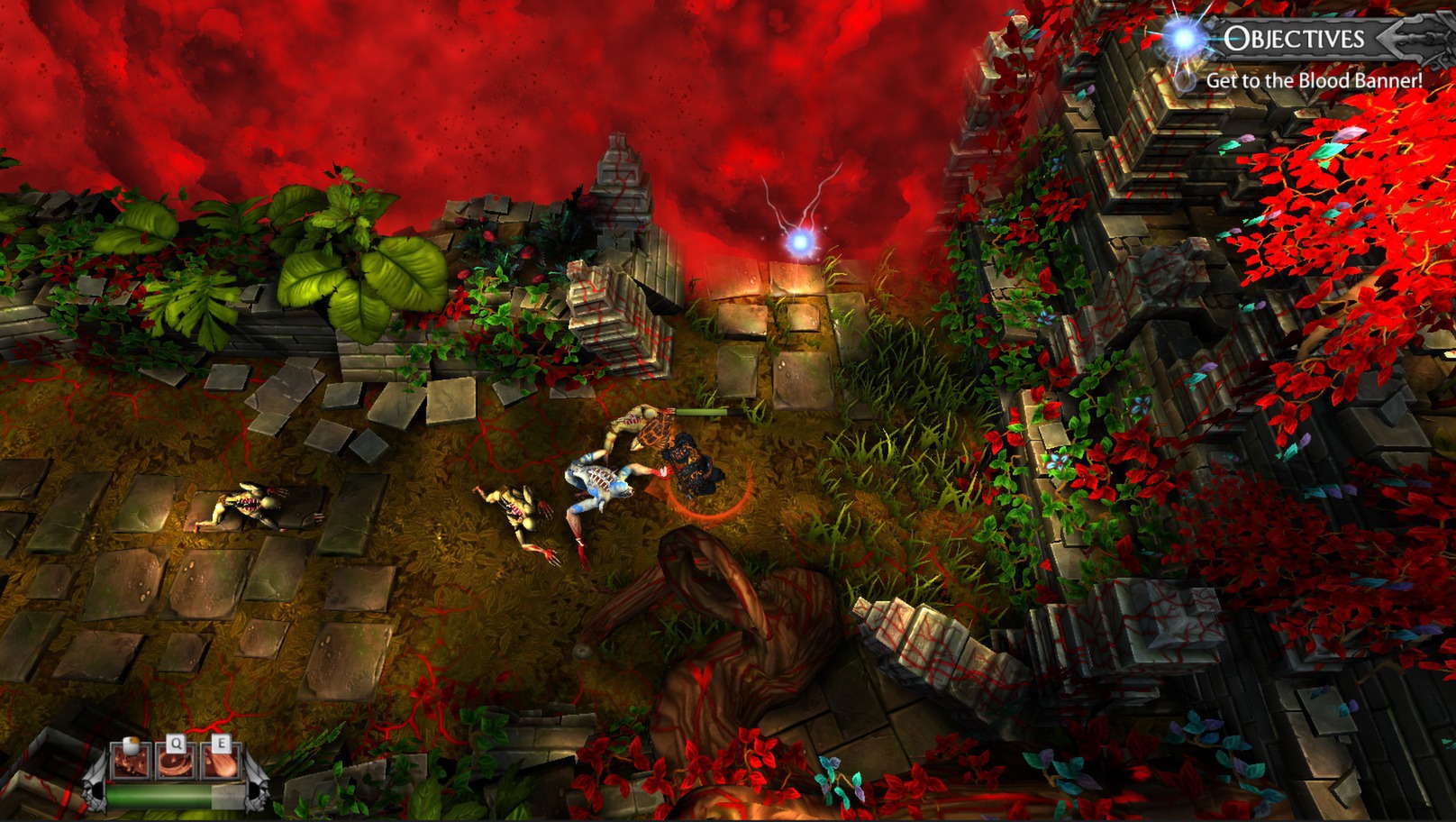1456x822 pixels.
Task: Click the glowing orb floating in the courtyard
Action: click(798, 243)
